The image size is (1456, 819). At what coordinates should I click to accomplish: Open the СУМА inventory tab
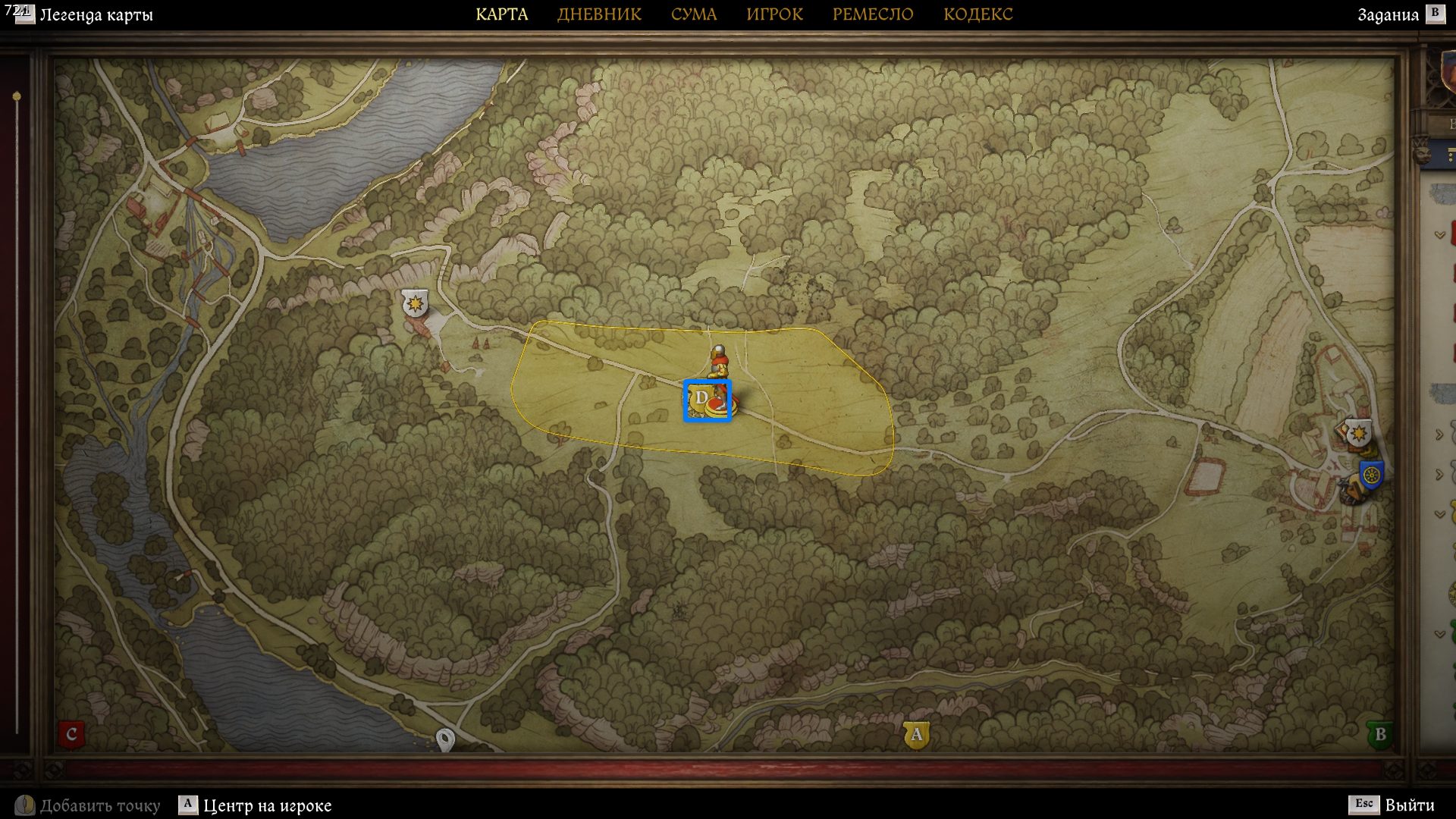693,14
